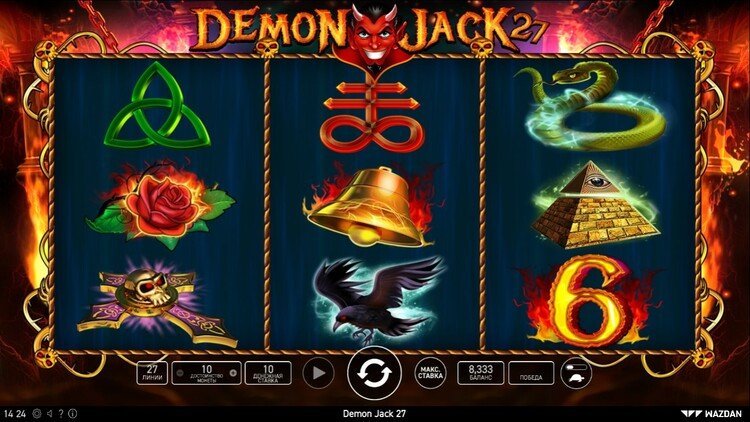This screenshot has width=750, height=422.
Task: Toggle sound with the speaker icon
Action: pyautogui.click(x=49, y=413)
